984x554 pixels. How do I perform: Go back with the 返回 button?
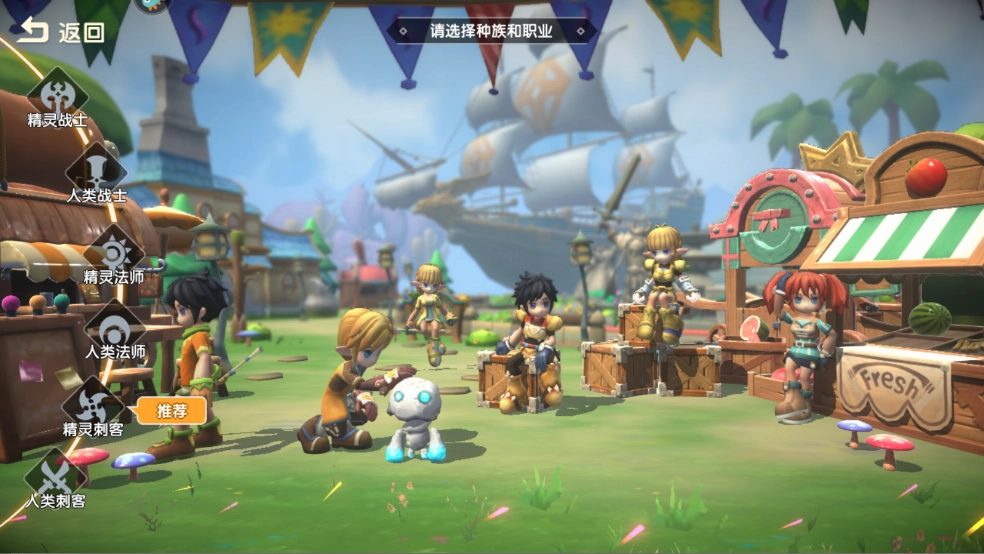click(x=60, y=31)
